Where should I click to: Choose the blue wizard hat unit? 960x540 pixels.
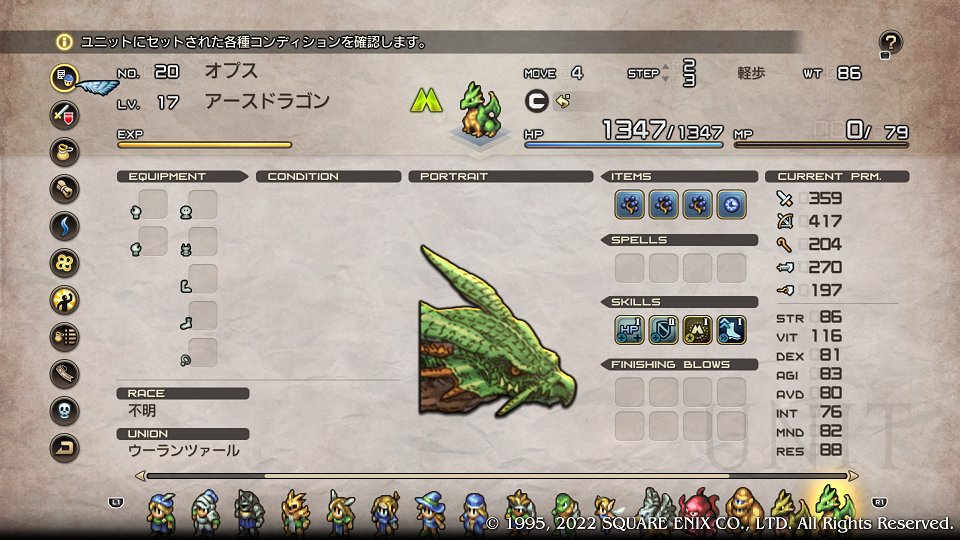[x=429, y=511]
